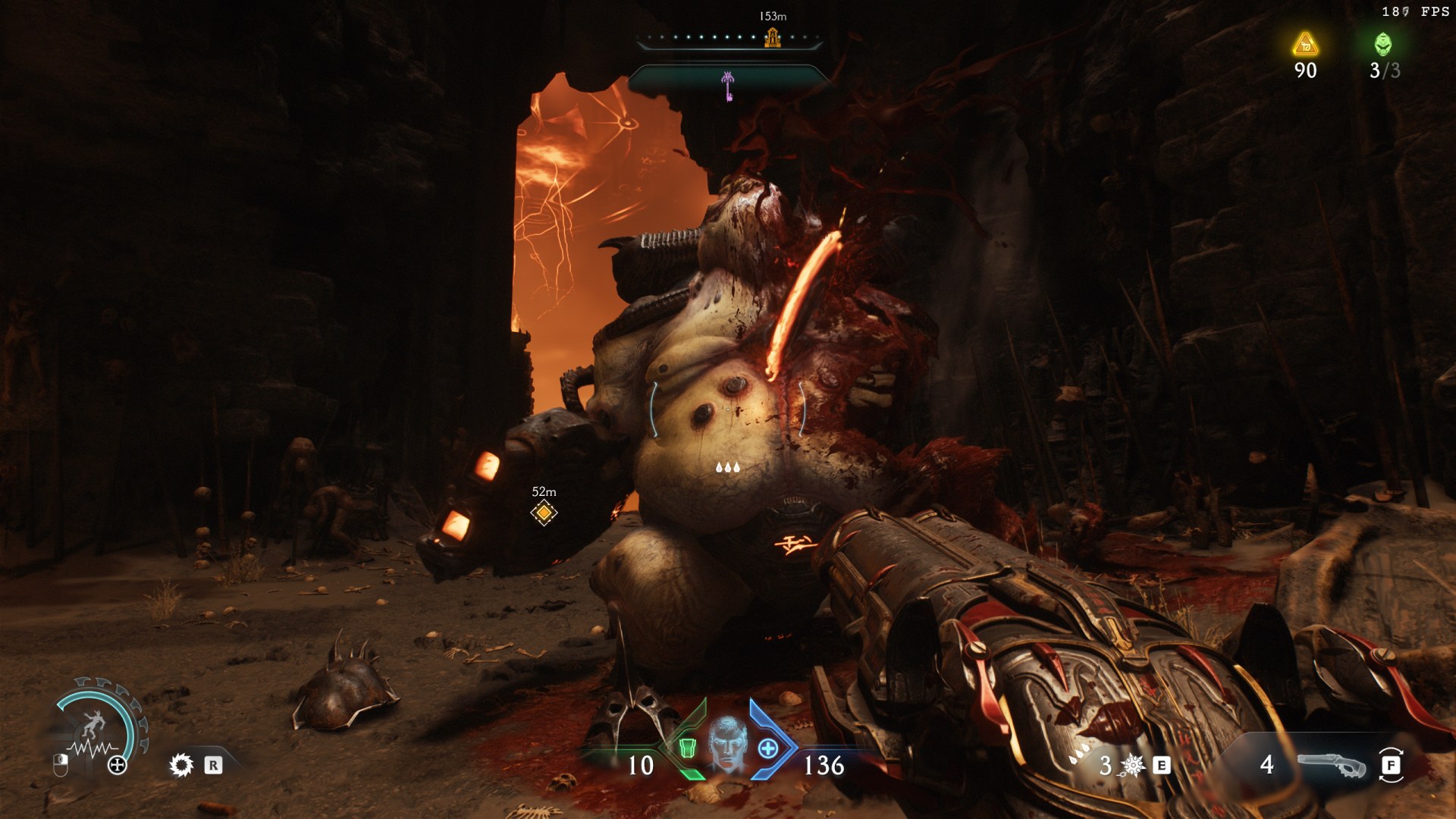Click the gold currency icon
Screen dimensions: 1456x819
coord(1305,45)
